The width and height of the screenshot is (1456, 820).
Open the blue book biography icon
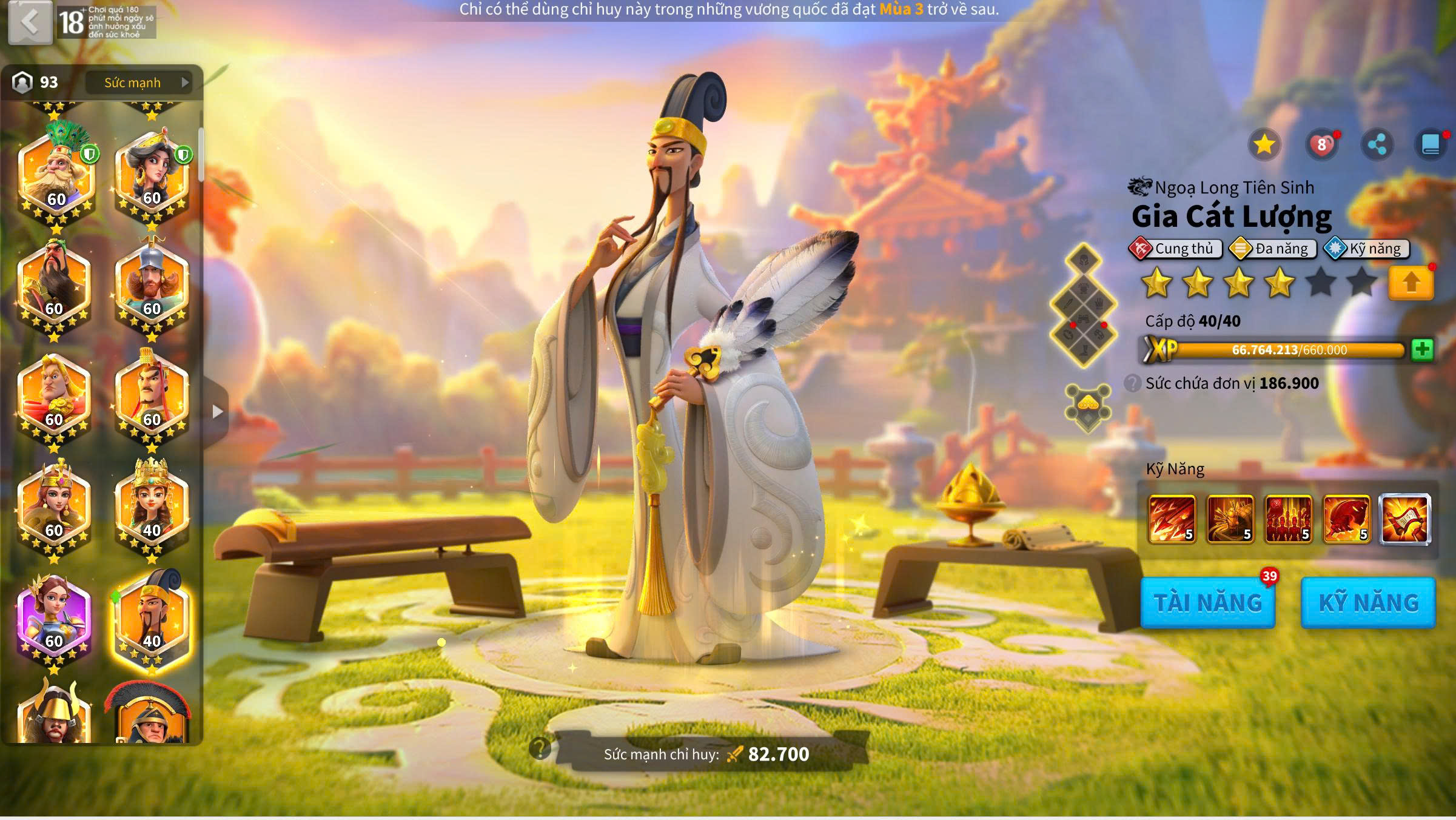1430,145
